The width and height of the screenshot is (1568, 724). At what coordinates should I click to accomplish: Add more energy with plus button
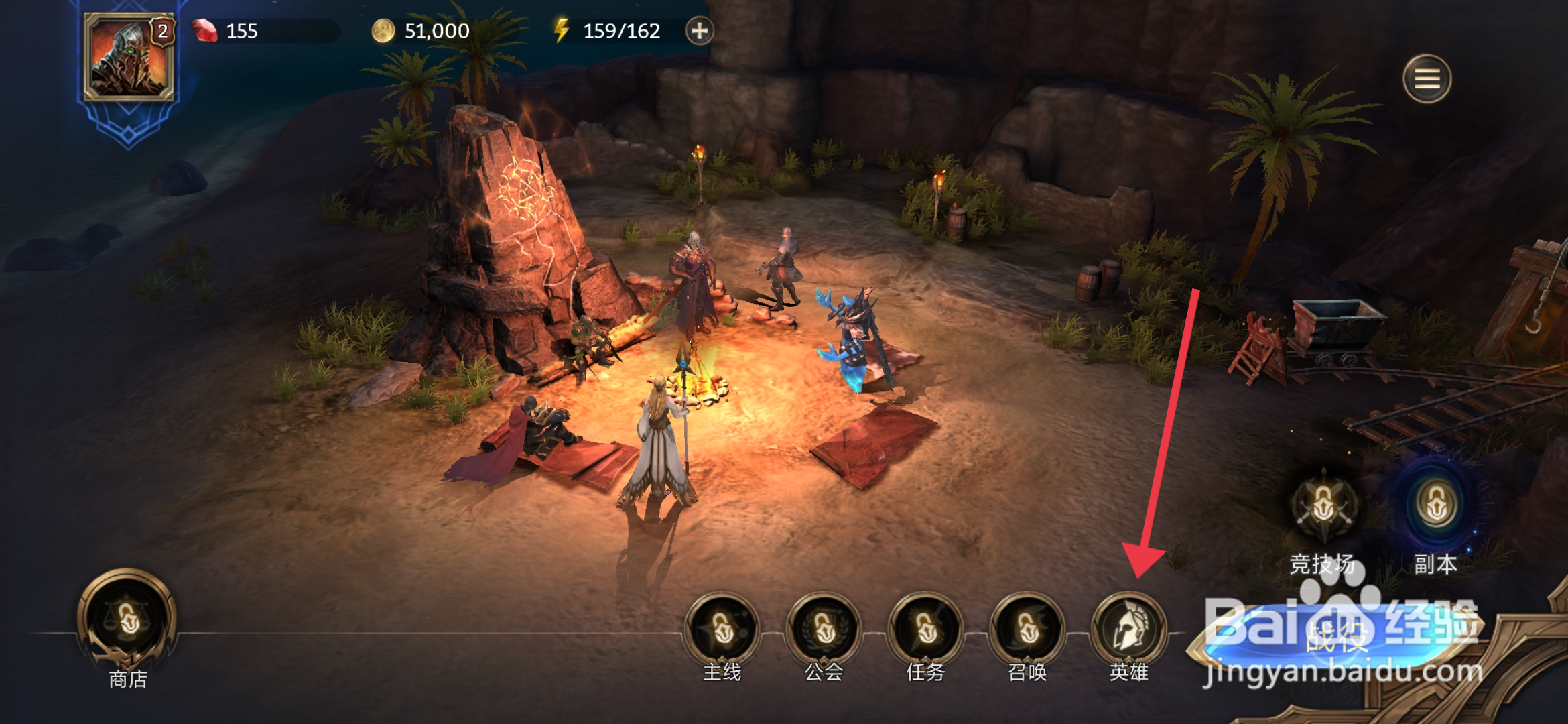[x=699, y=31]
